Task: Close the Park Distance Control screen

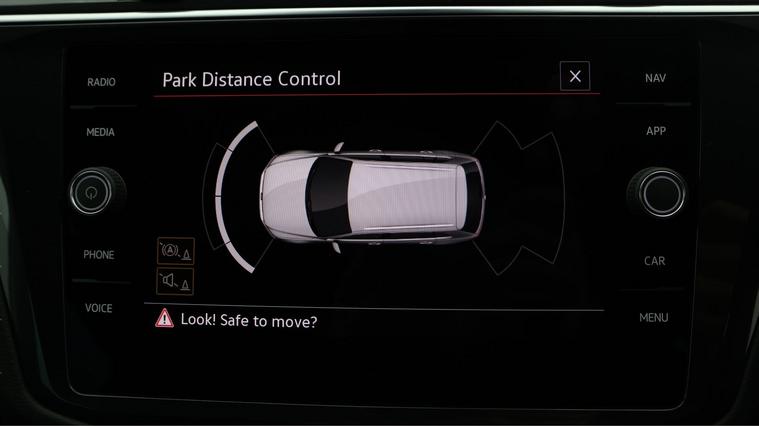Action: pyautogui.click(x=574, y=76)
